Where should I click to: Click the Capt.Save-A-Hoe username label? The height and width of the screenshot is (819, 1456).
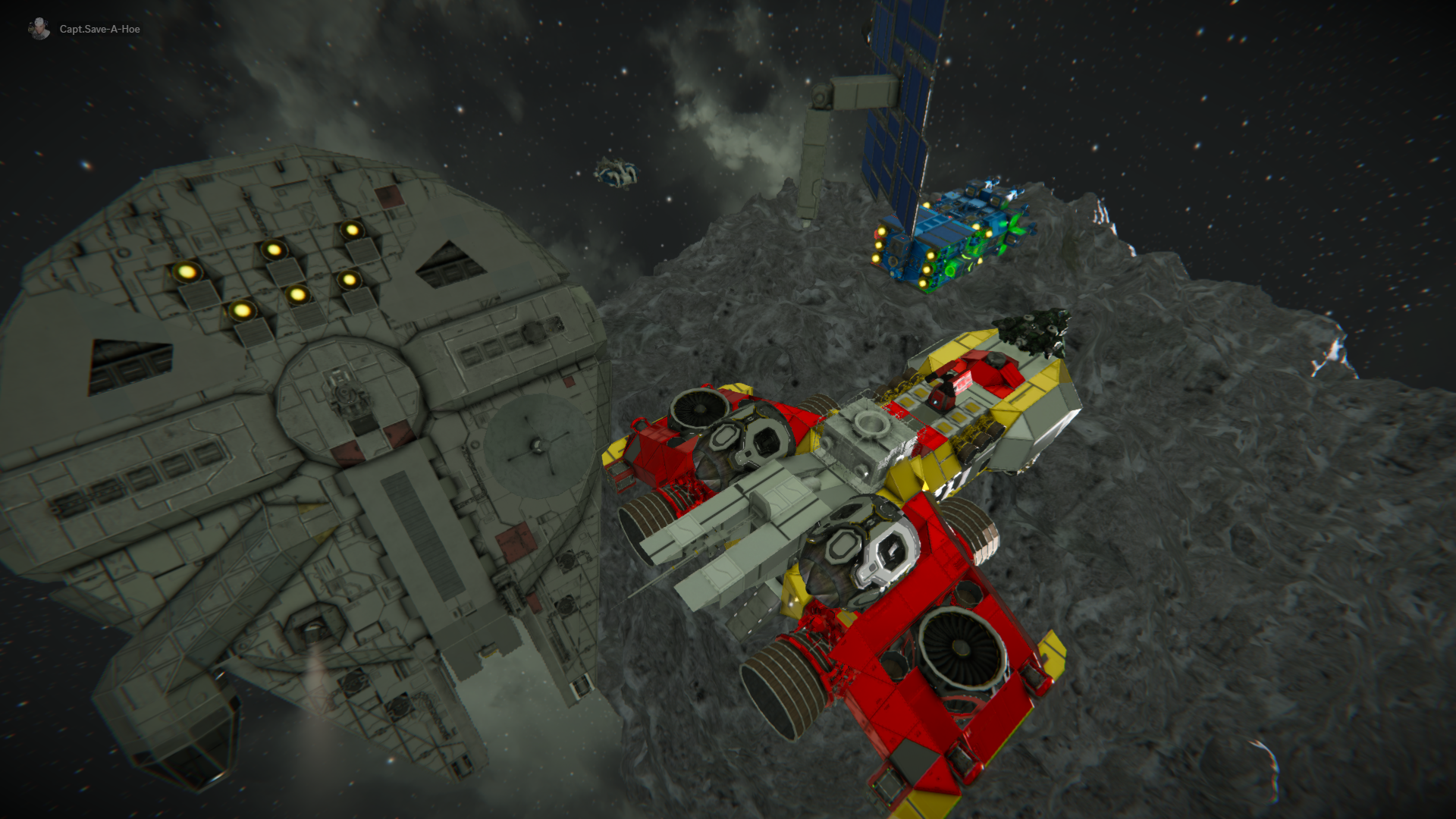point(99,30)
